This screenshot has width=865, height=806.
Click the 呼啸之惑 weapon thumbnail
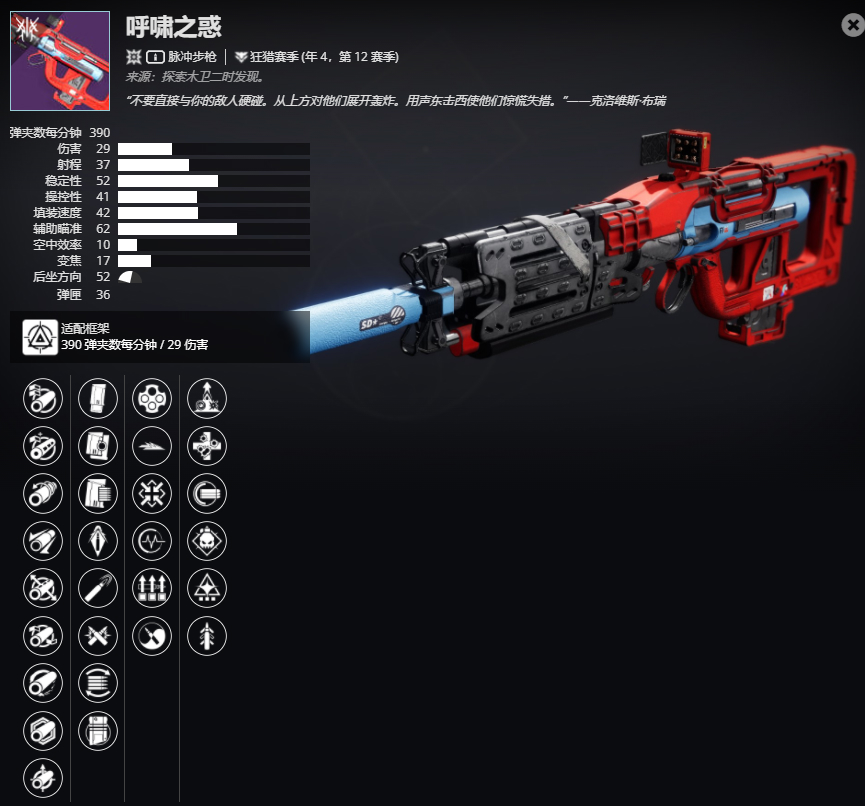coord(60,60)
